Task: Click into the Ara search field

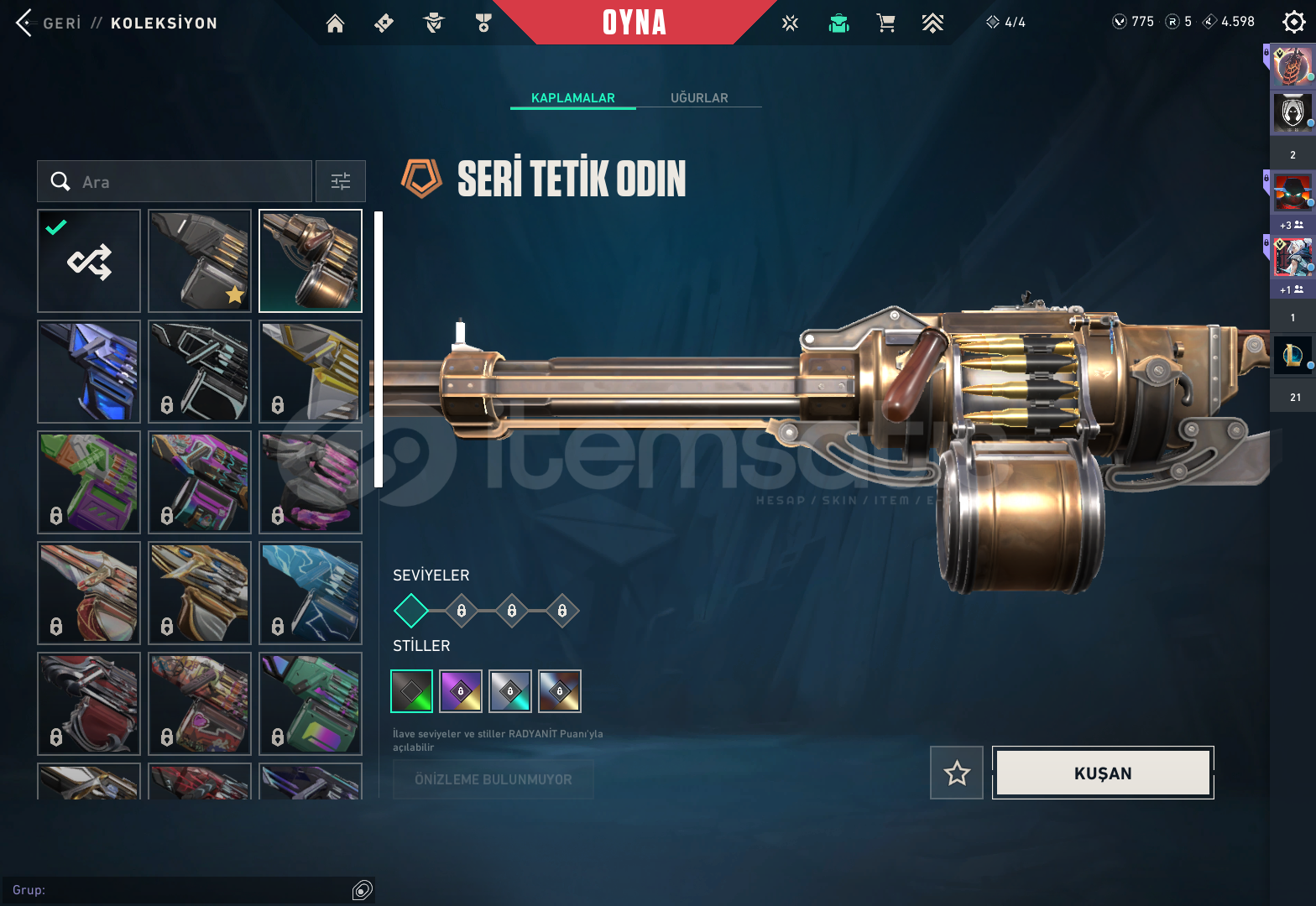Action: pyautogui.click(x=185, y=182)
